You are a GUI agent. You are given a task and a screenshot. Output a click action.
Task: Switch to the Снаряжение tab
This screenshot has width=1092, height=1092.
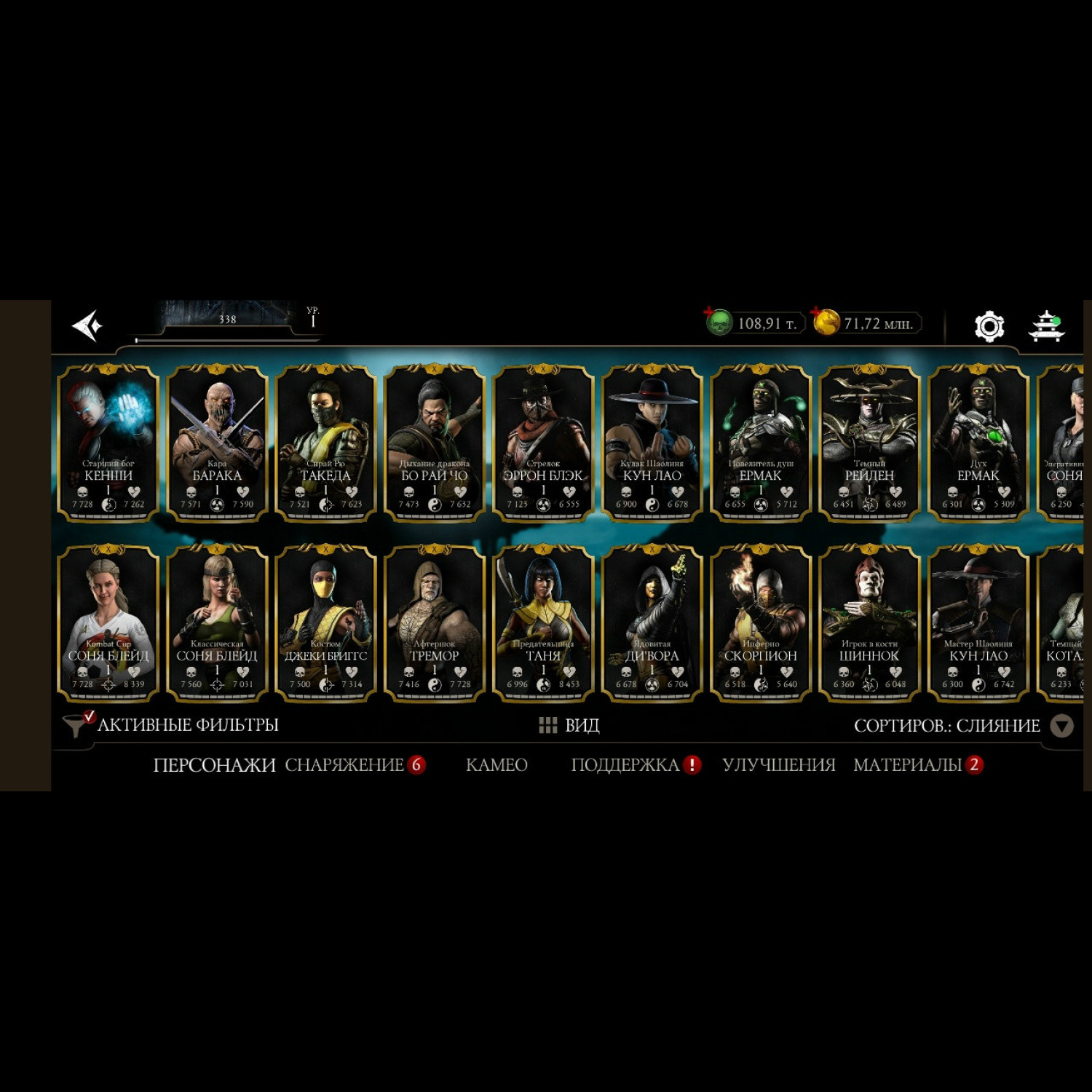(x=344, y=765)
